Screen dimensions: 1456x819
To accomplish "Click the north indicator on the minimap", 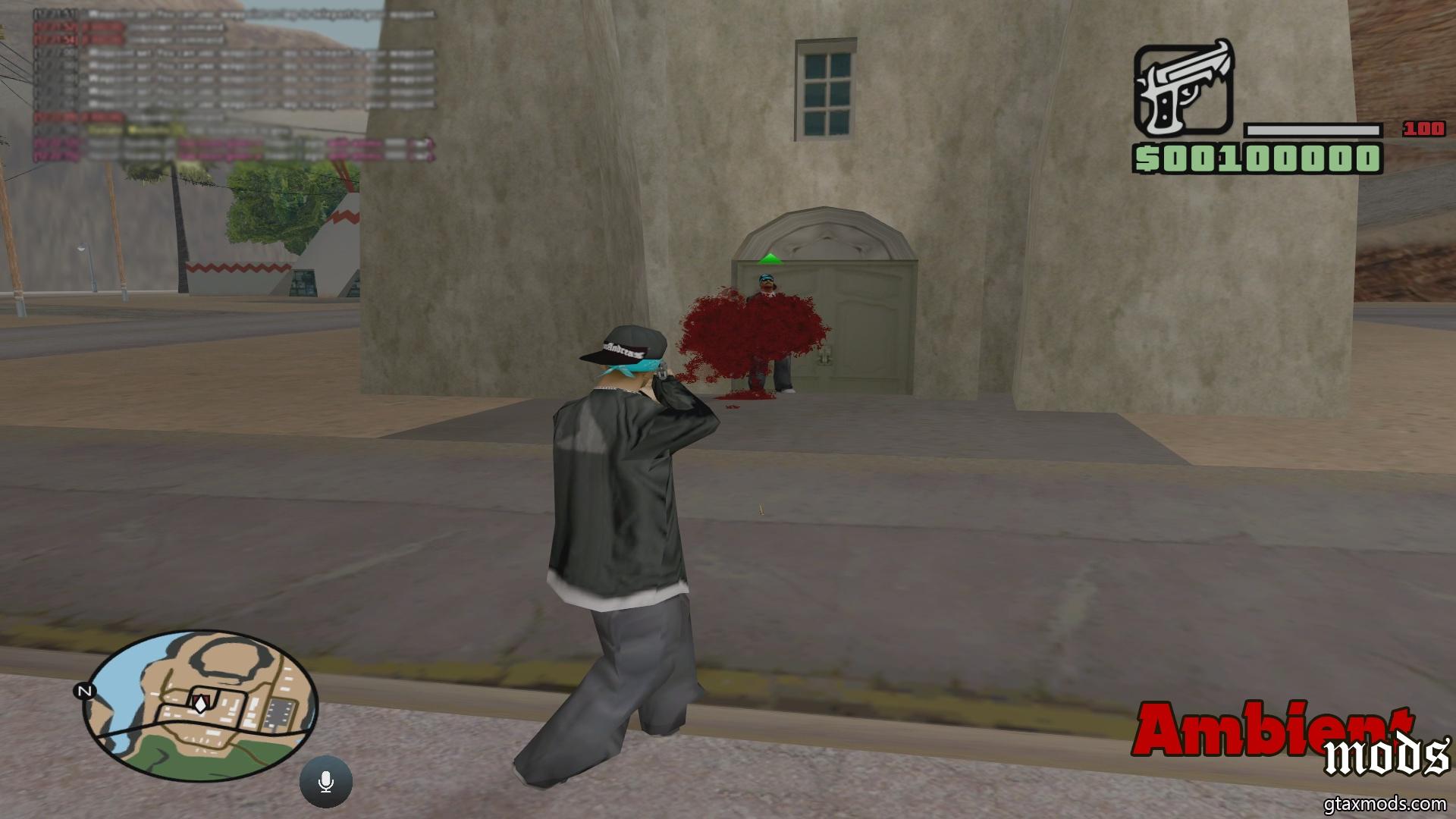I will [x=83, y=691].
